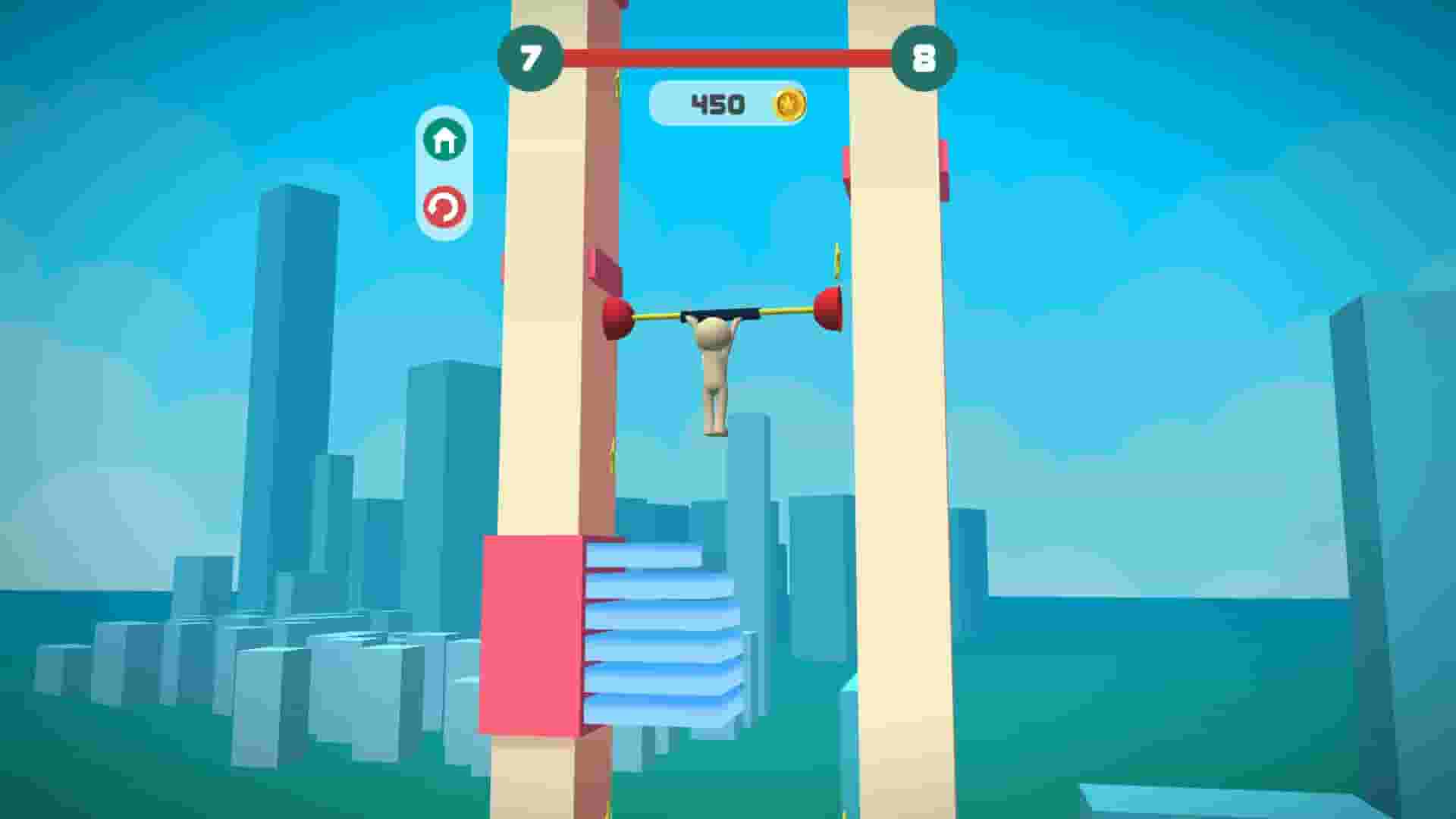Click the red progress line between levels
1456x819 pixels.
[x=728, y=53]
